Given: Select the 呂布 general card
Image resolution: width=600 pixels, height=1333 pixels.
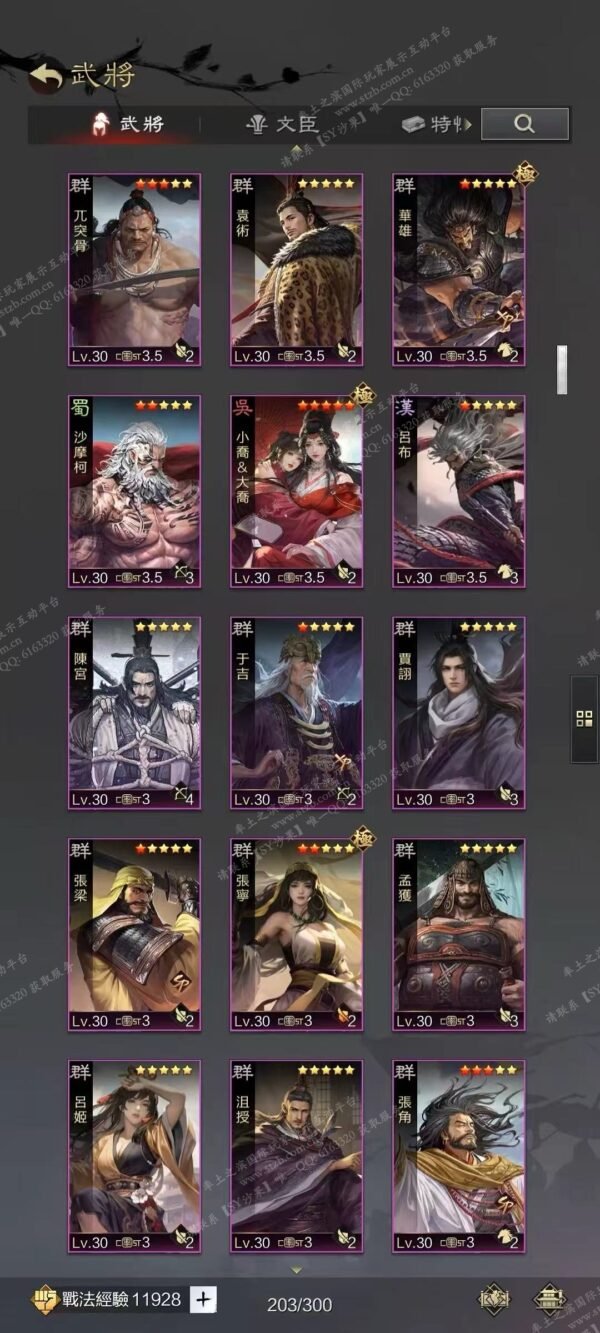Looking at the screenshot, I should [x=458, y=492].
